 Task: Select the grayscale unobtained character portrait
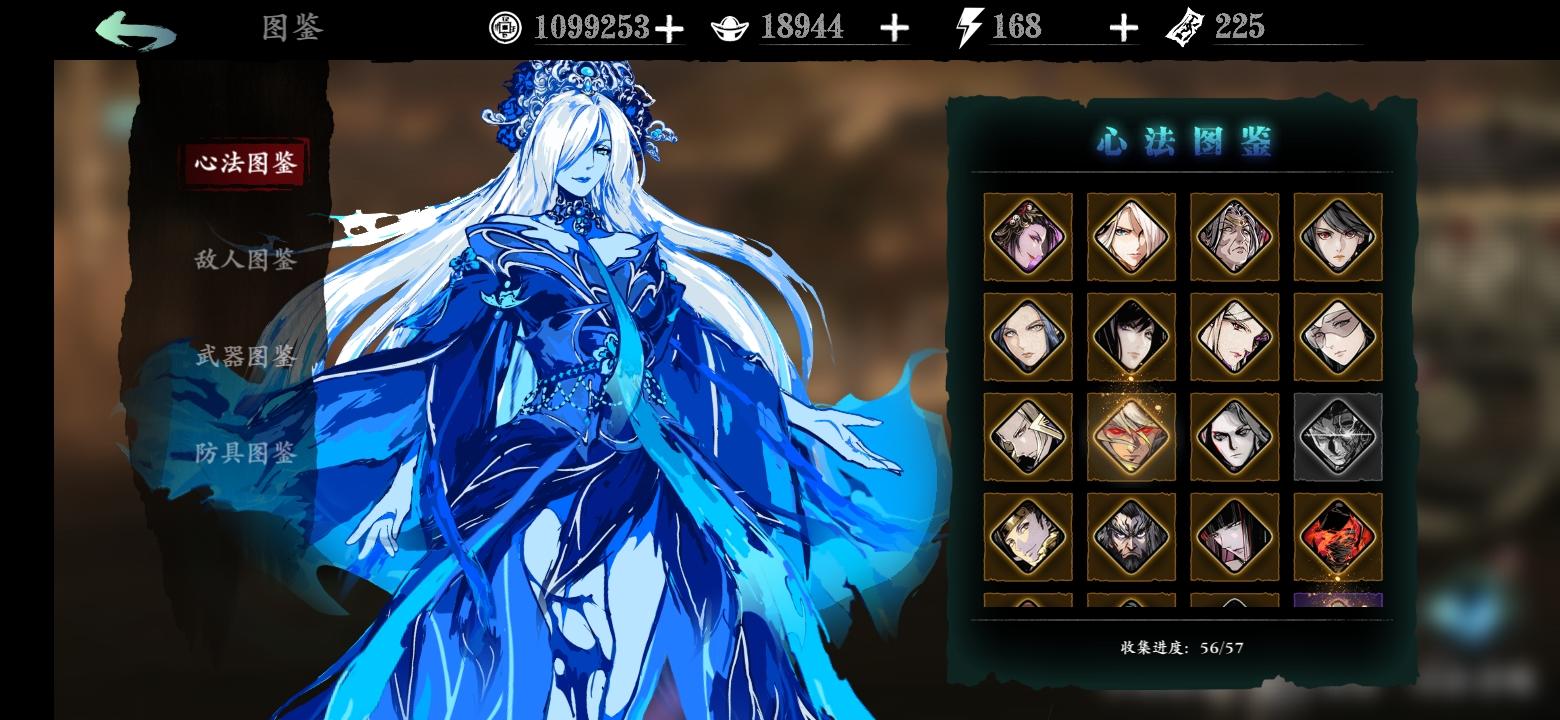(1338, 437)
